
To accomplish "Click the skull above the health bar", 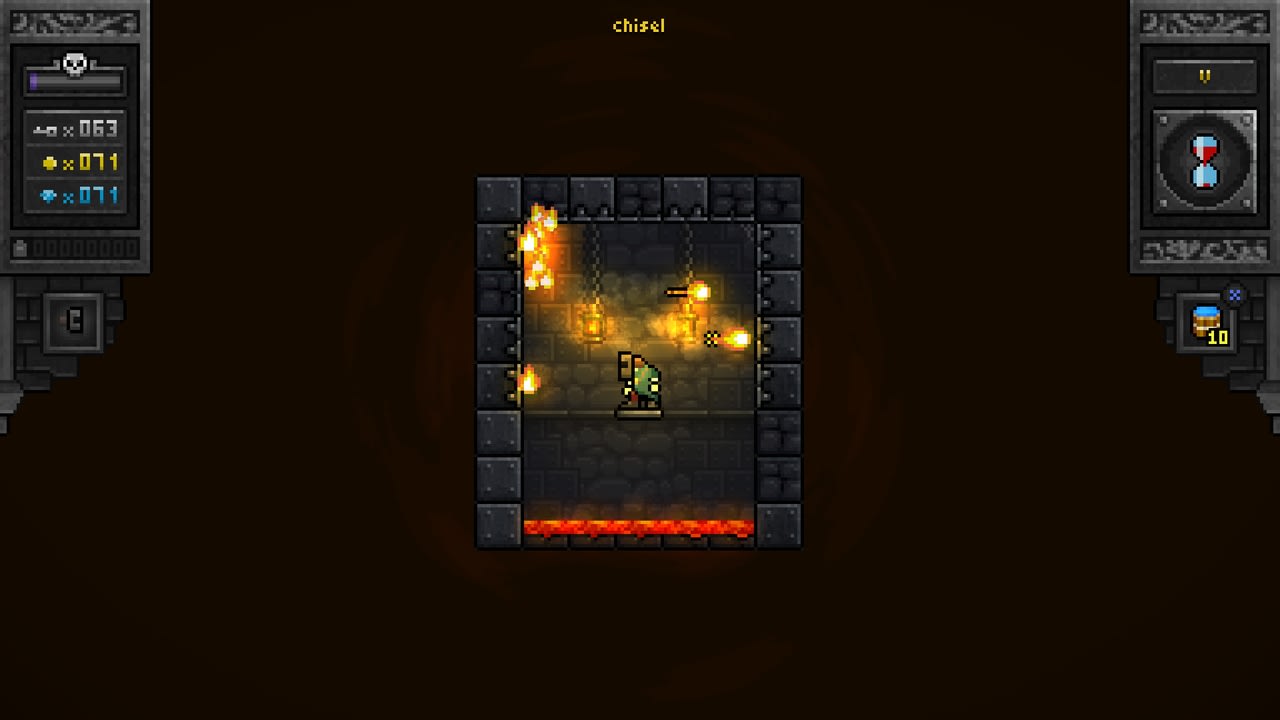I will (x=73, y=63).
